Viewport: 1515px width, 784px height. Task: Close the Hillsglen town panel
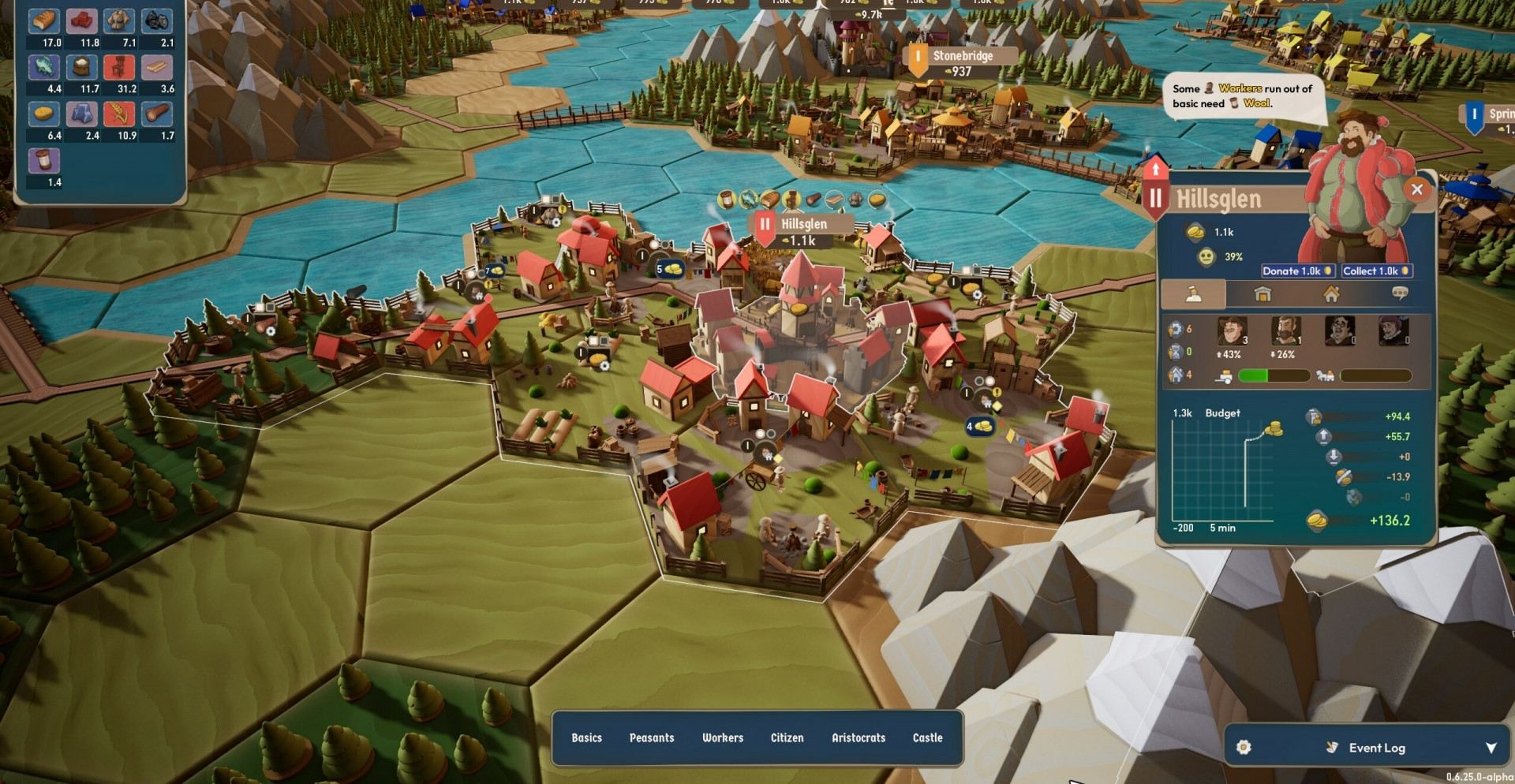[1417, 189]
